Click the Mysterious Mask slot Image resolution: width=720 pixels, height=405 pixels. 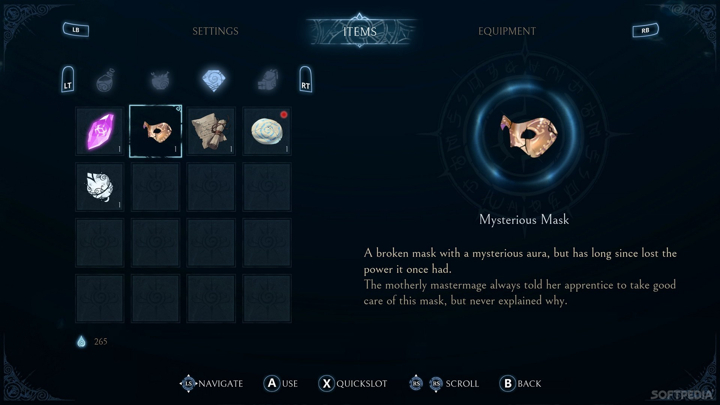click(156, 131)
